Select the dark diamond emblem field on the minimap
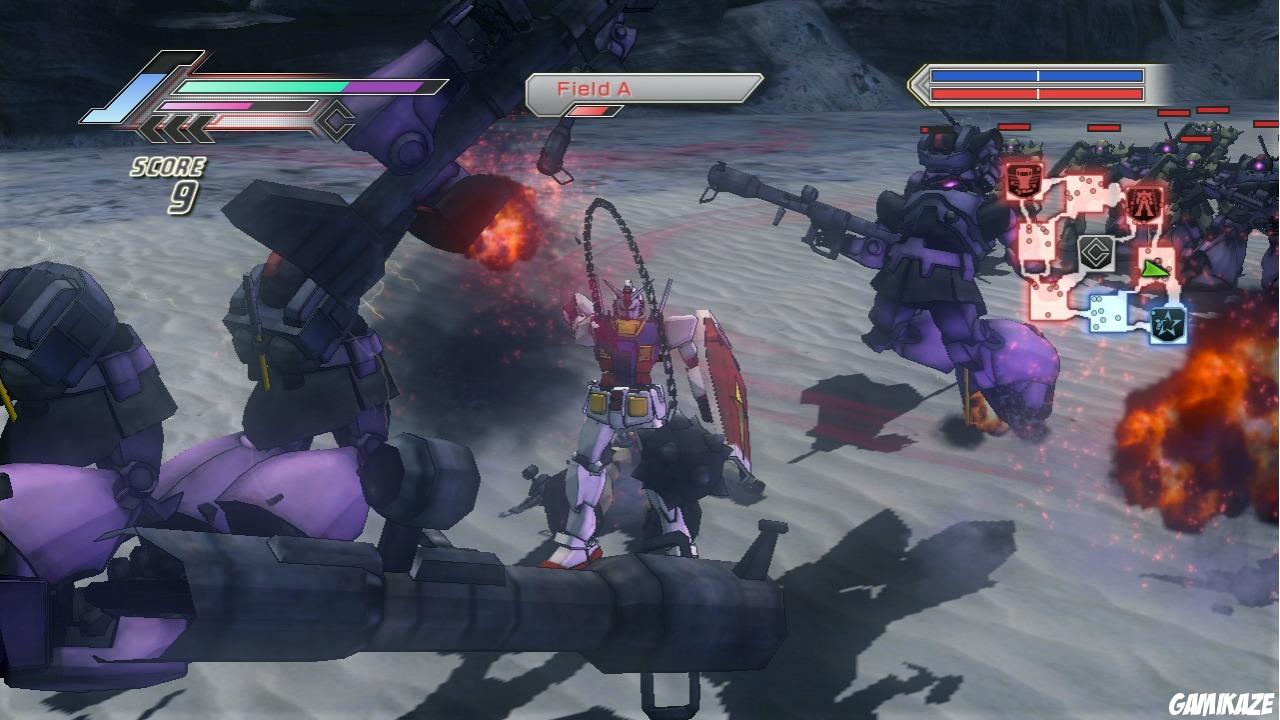The width and height of the screenshot is (1280, 720). [1094, 251]
